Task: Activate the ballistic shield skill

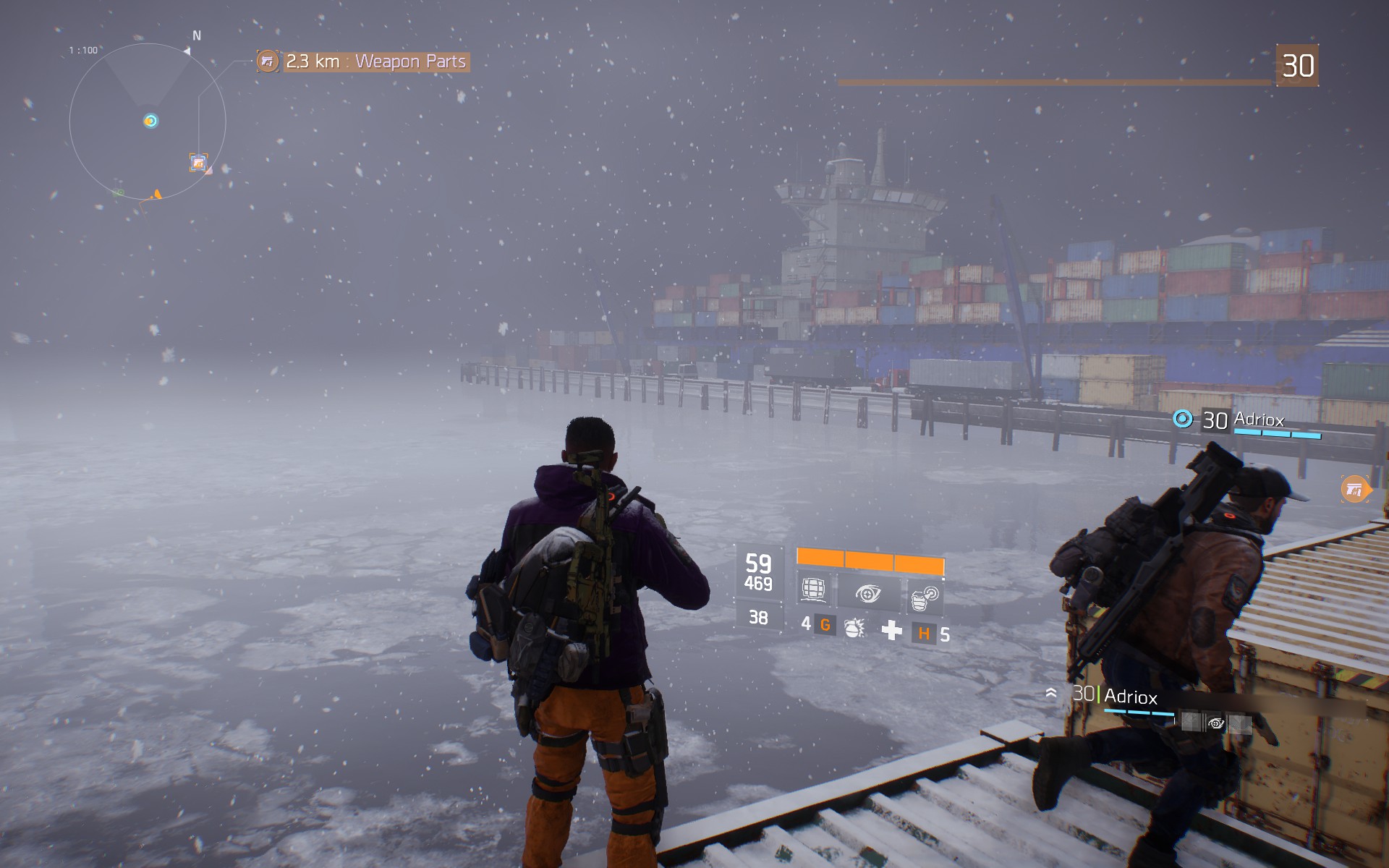Action: tap(814, 590)
